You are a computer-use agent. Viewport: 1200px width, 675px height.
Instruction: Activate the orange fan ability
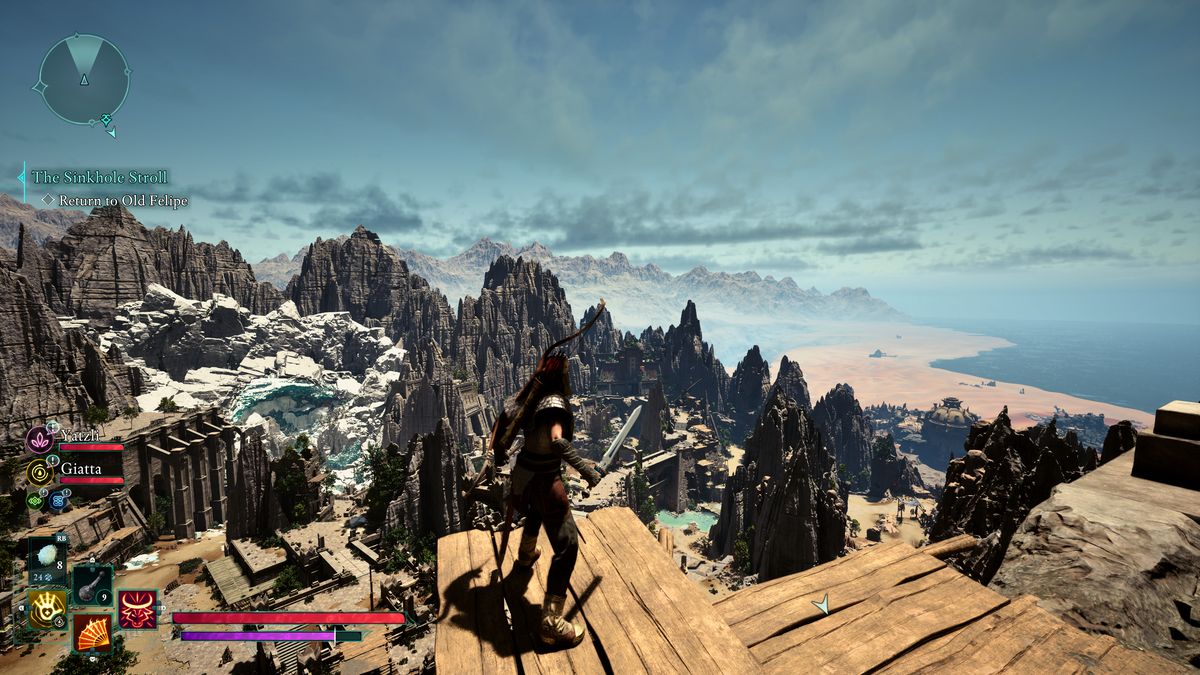point(92,632)
